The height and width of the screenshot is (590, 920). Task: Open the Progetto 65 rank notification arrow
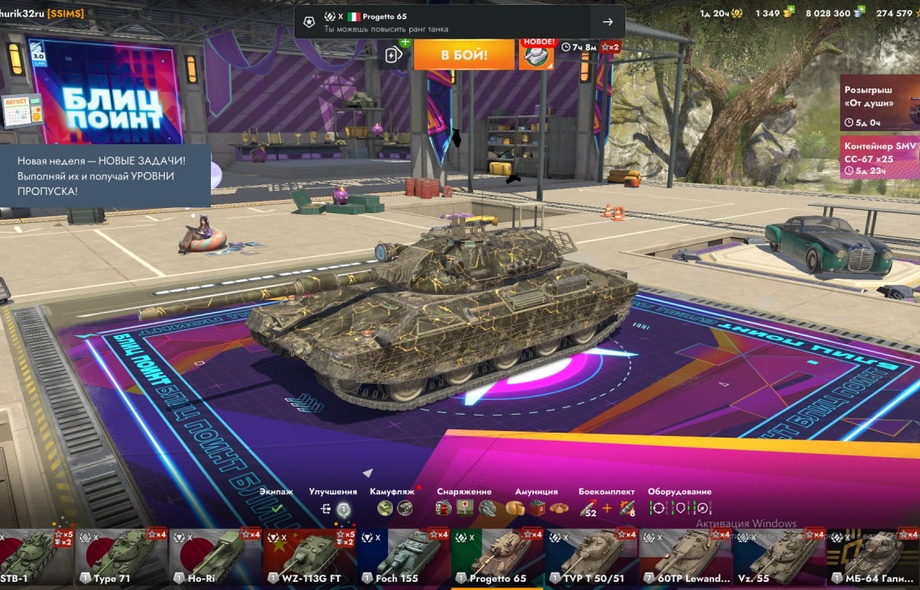coord(607,22)
